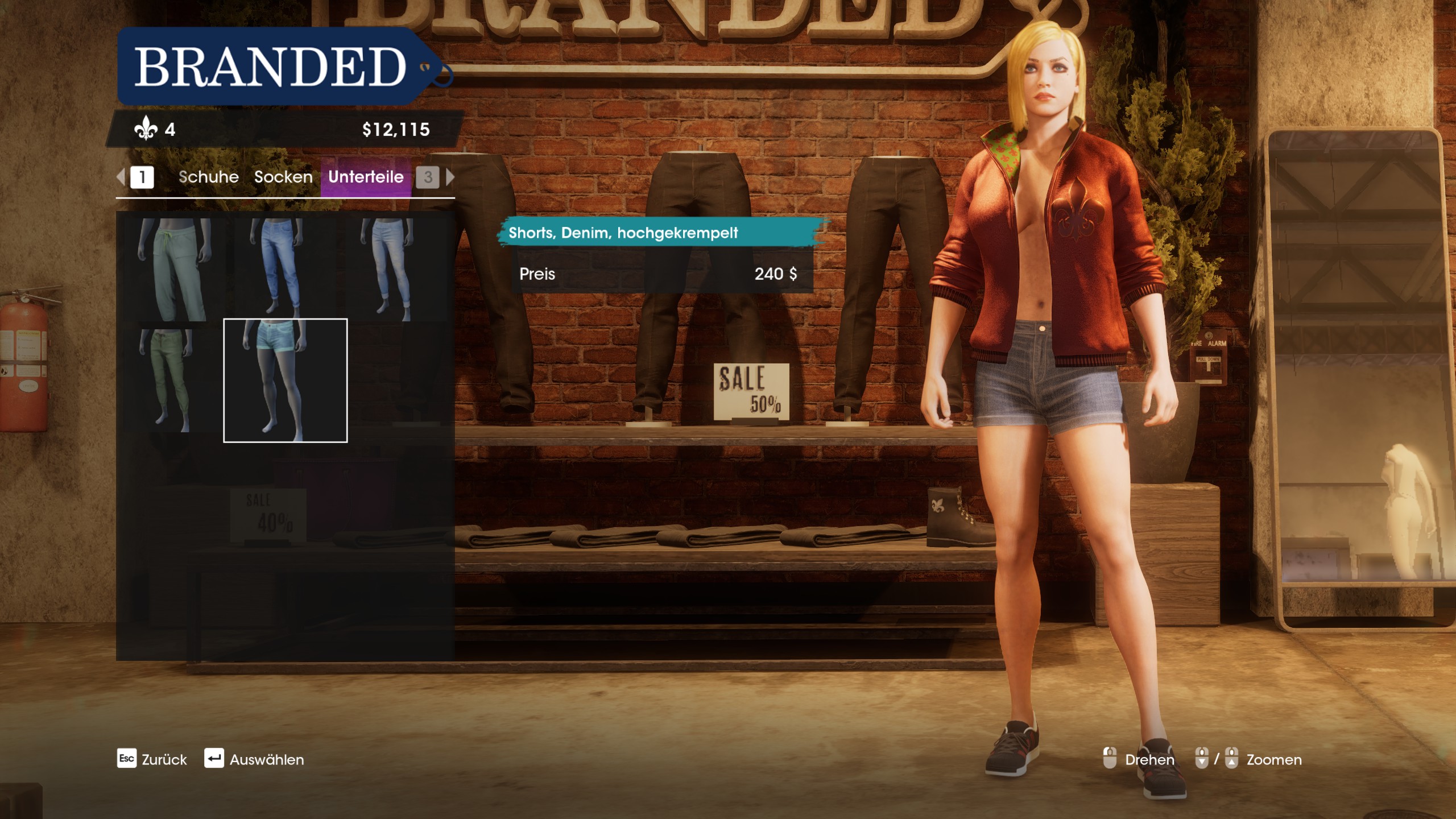Switch to the Schuhe tab
Viewport: 1456px width, 819px height.
click(208, 177)
